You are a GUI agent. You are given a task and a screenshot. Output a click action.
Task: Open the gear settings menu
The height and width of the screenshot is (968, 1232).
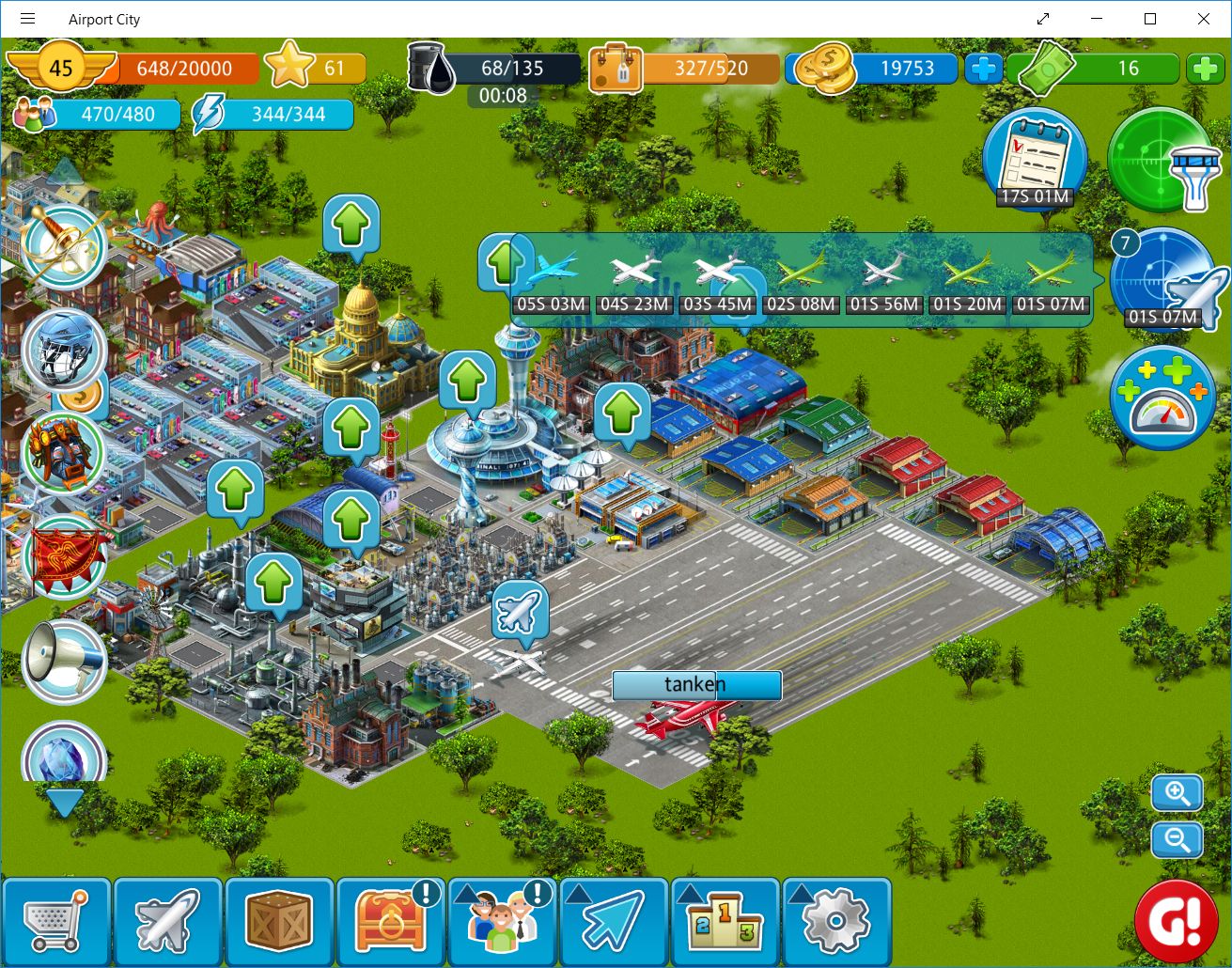tap(835, 922)
